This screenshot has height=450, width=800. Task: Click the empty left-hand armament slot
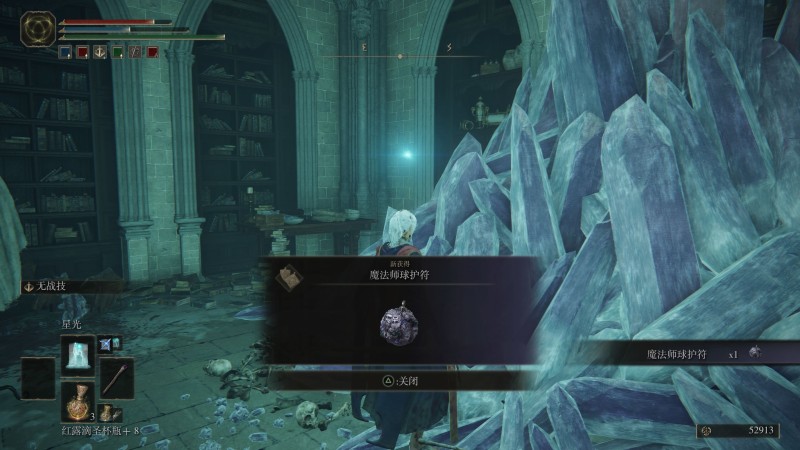(39, 378)
